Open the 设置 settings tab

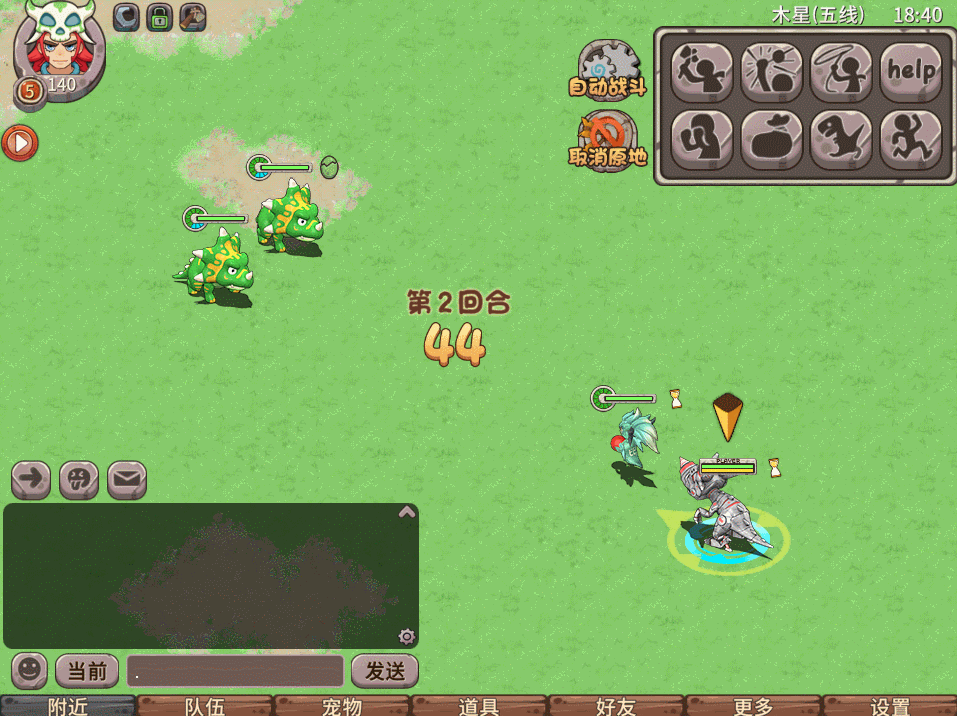(889, 706)
